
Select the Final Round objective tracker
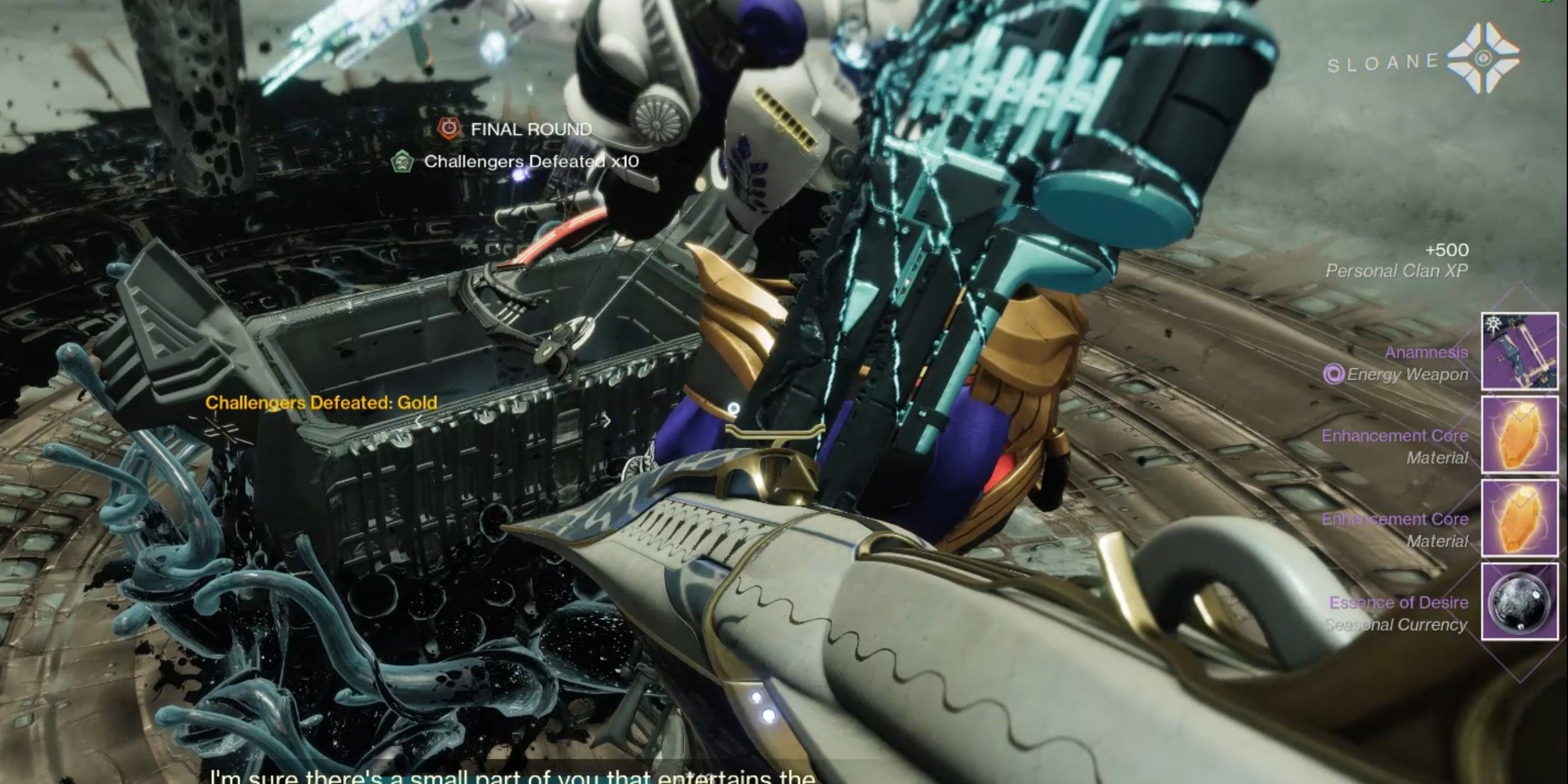pyautogui.click(x=515, y=129)
